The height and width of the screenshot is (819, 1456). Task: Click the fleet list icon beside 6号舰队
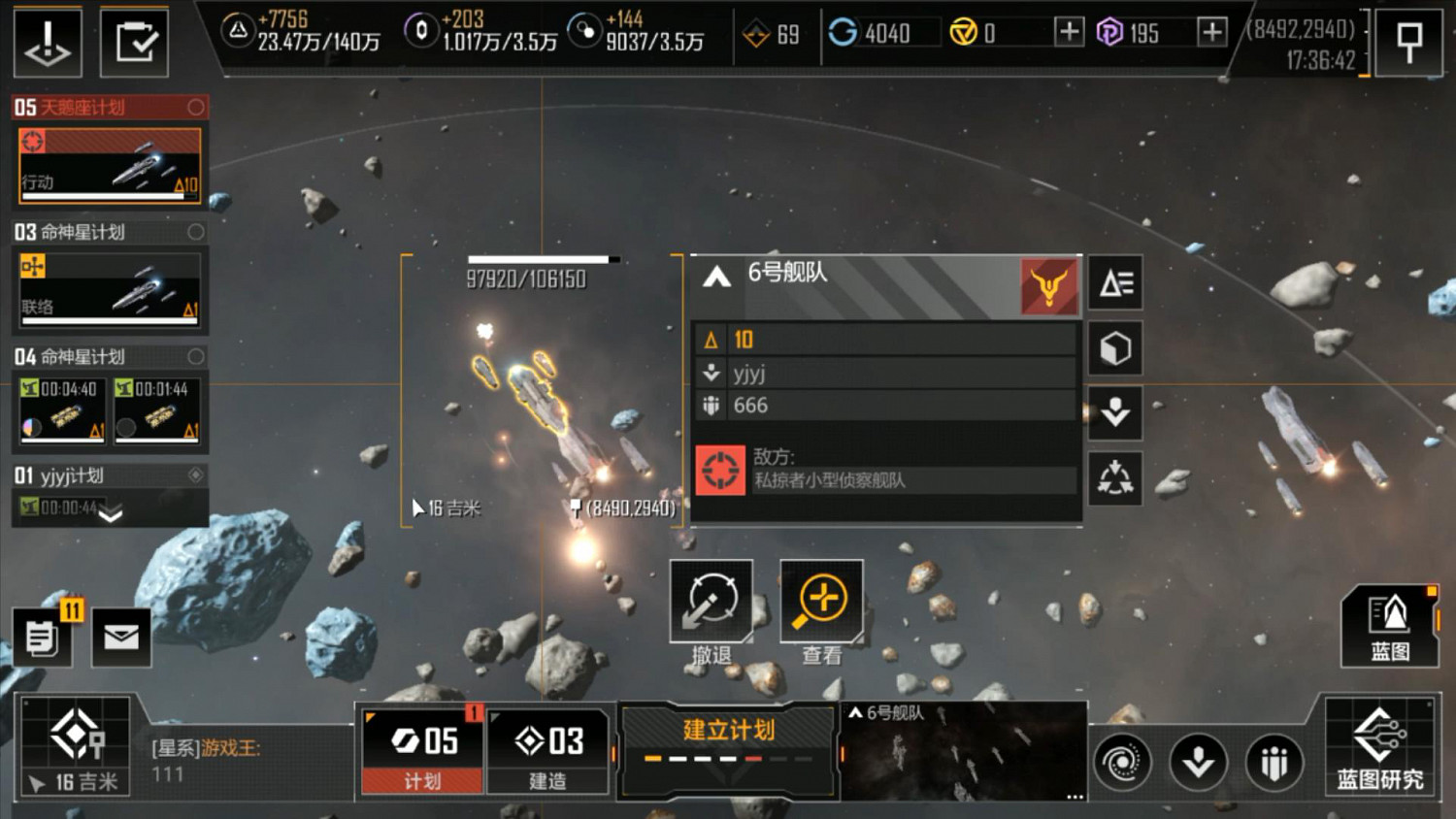click(x=1115, y=283)
